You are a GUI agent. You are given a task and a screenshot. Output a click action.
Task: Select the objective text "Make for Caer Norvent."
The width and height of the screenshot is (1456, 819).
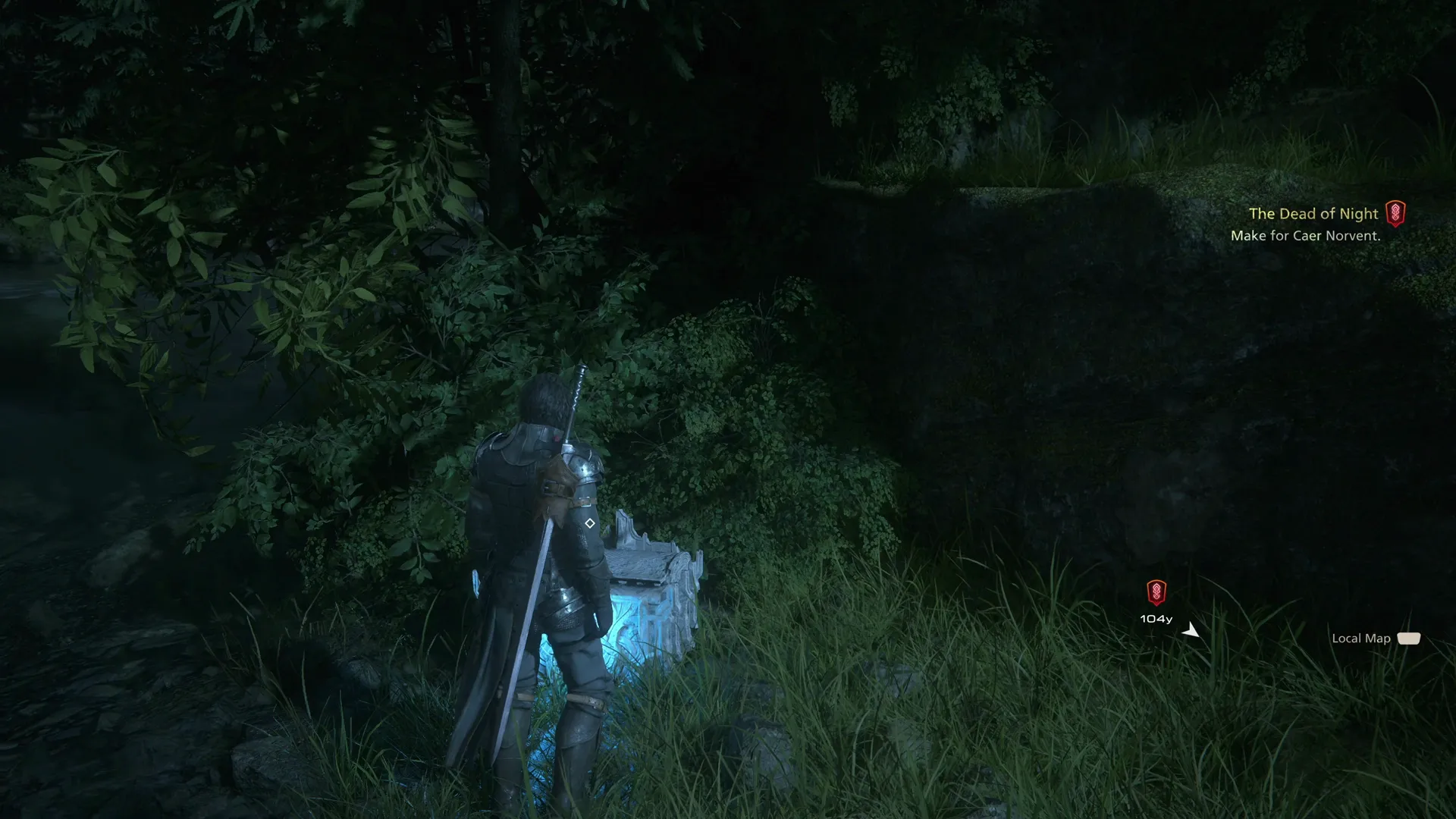pos(1306,236)
